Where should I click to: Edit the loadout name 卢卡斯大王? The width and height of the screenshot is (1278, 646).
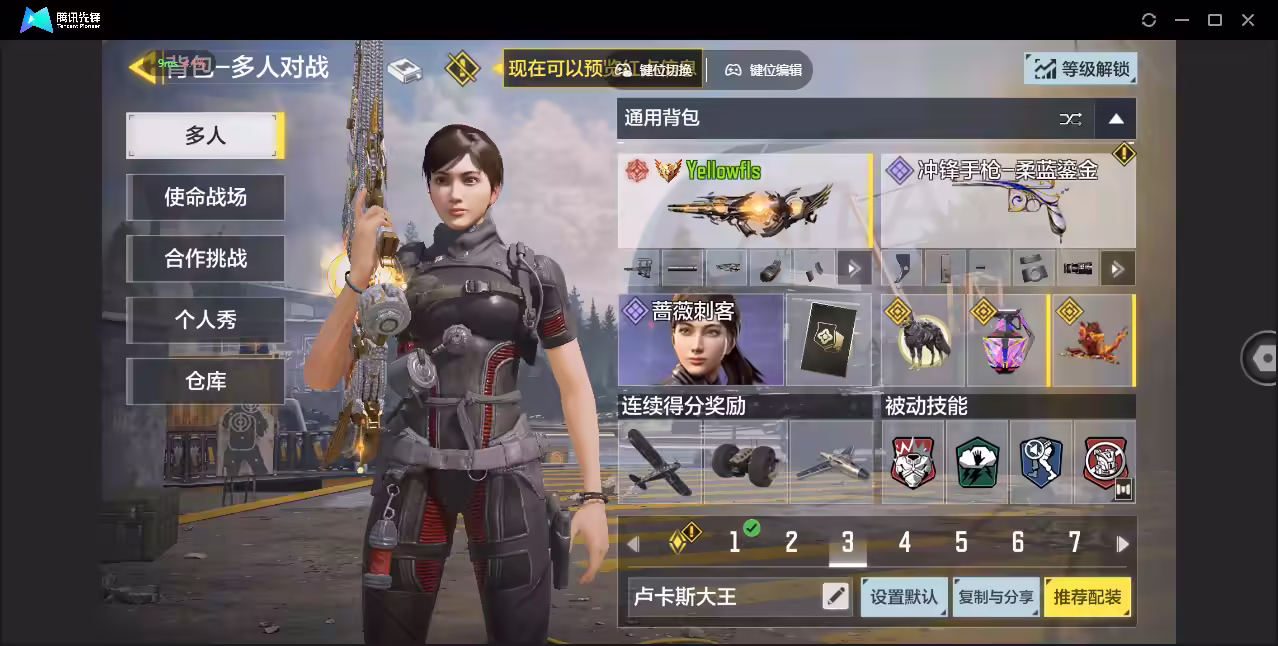coord(835,597)
